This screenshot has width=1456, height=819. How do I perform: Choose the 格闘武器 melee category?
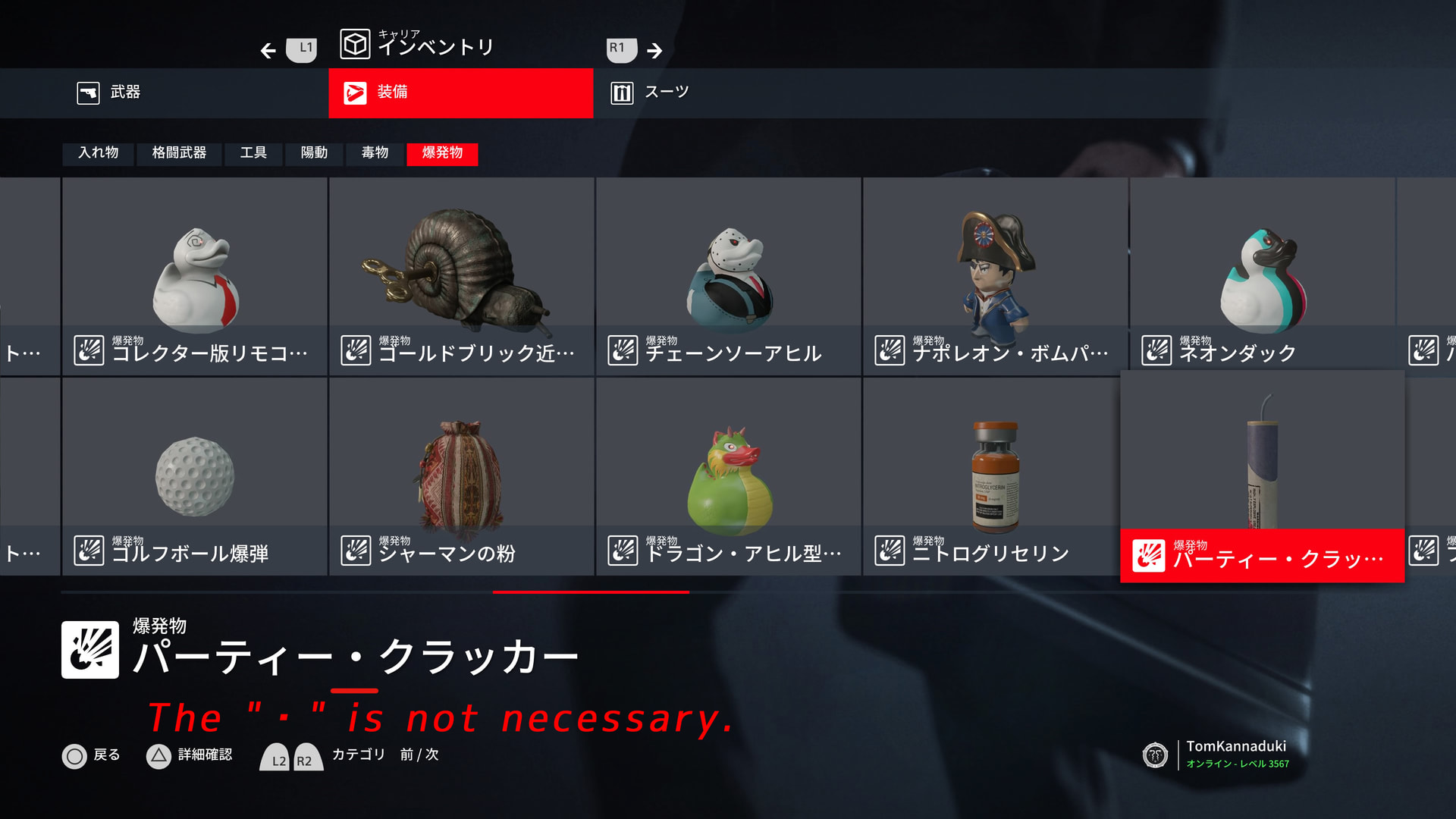coord(179,153)
